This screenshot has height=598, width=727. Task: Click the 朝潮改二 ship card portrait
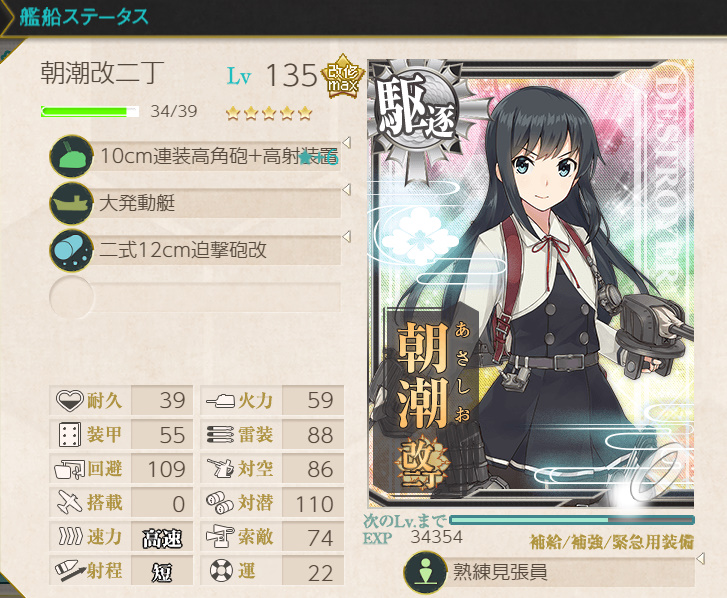point(530,285)
